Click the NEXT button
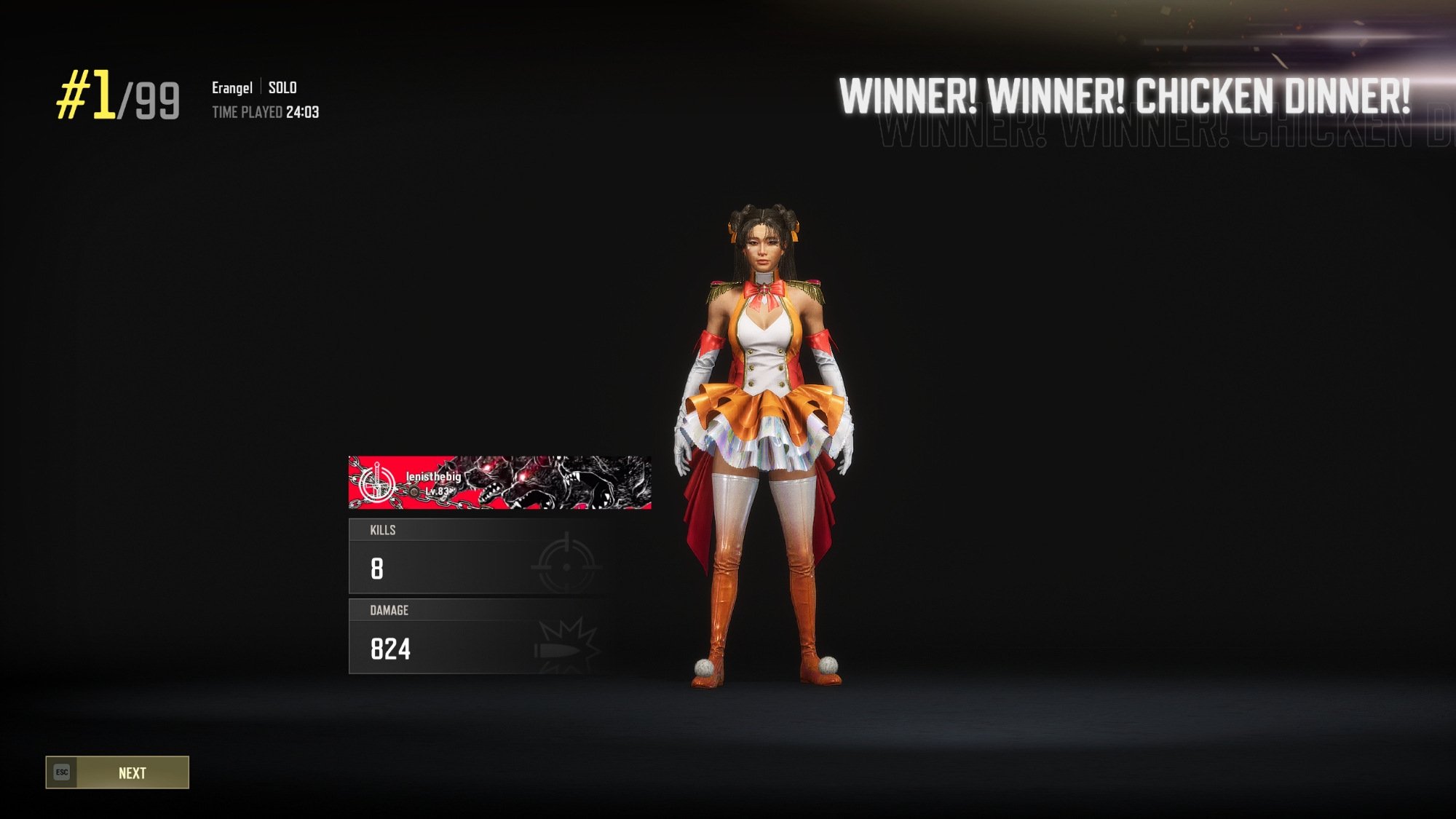1456x819 pixels. tap(117, 772)
